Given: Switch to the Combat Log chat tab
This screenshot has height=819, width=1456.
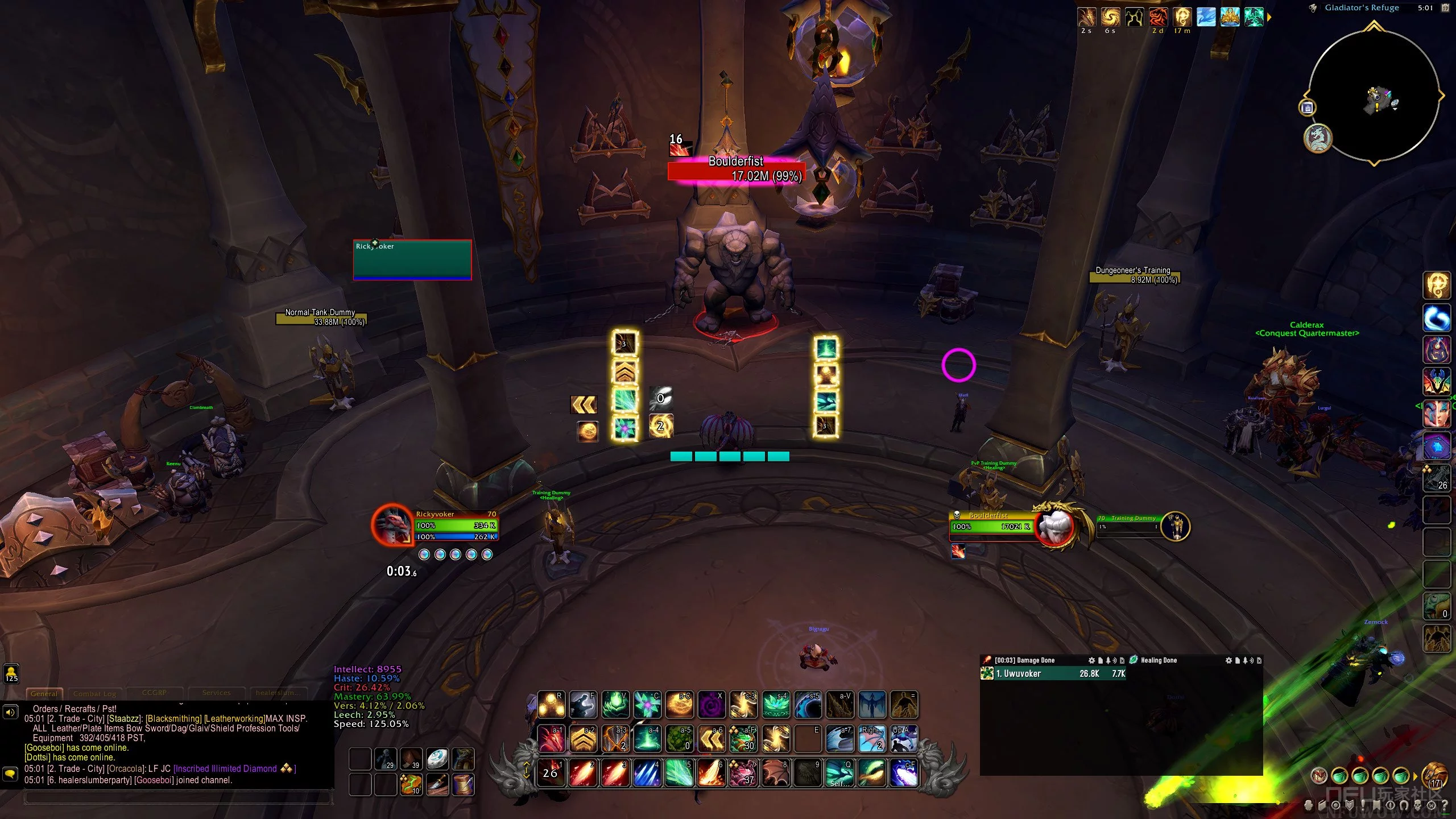Looking at the screenshot, I should (x=94, y=693).
